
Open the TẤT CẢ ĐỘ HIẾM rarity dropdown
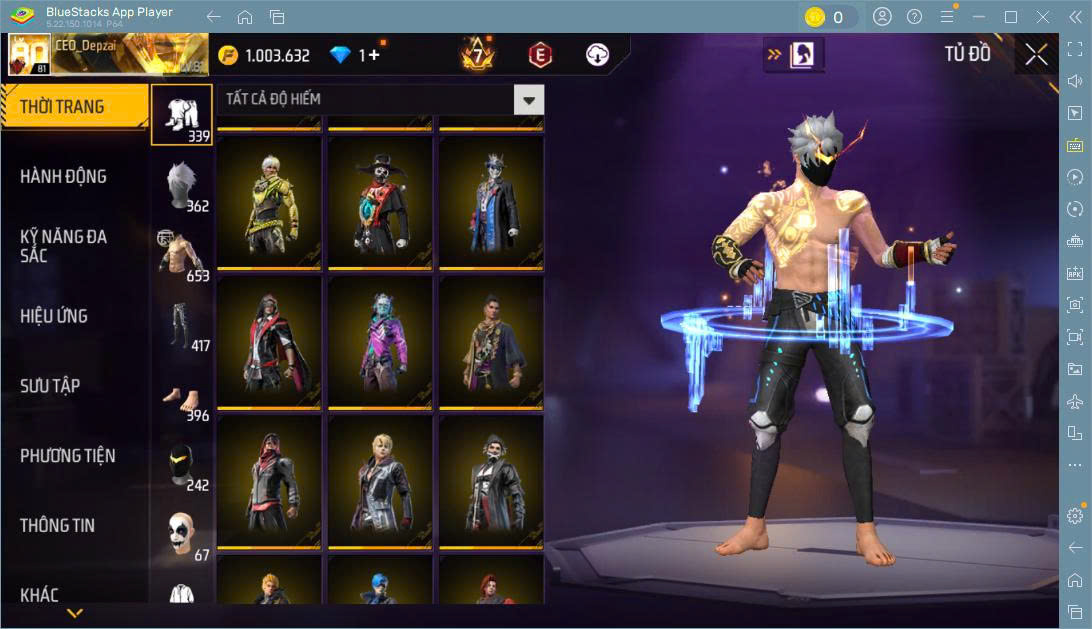pyautogui.click(x=529, y=99)
